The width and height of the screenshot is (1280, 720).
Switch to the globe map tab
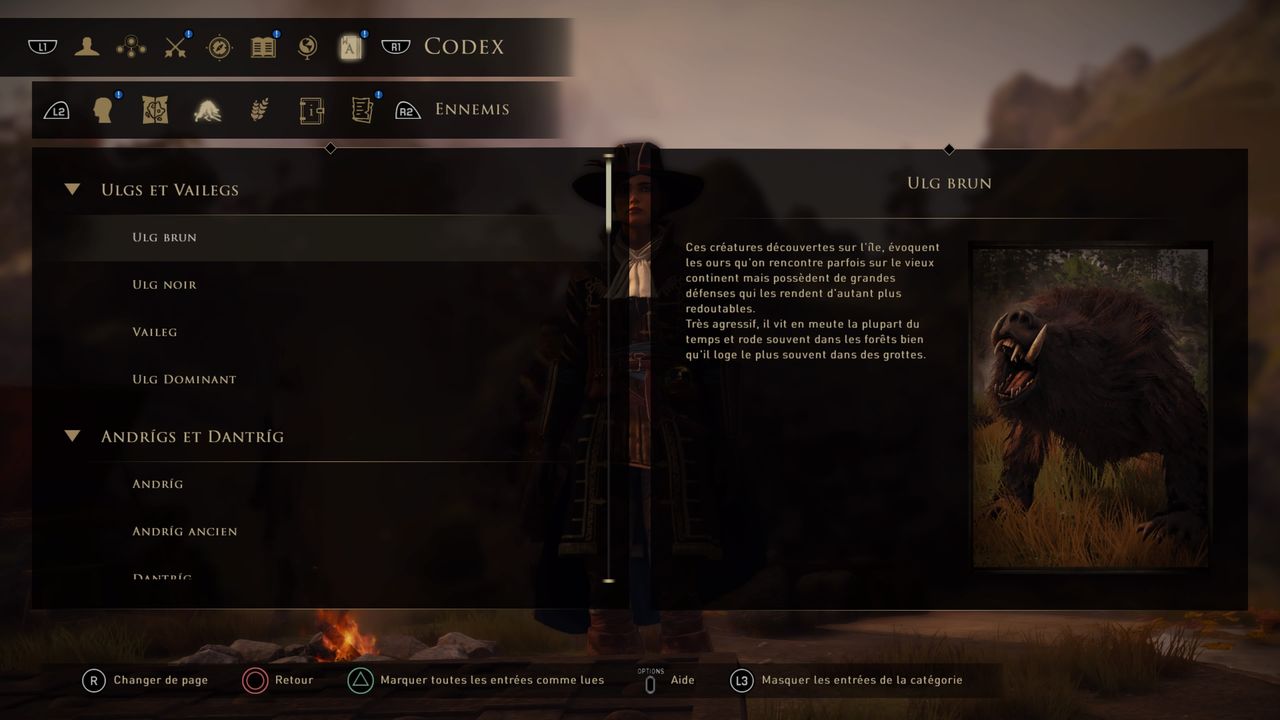tap(307, 47)
